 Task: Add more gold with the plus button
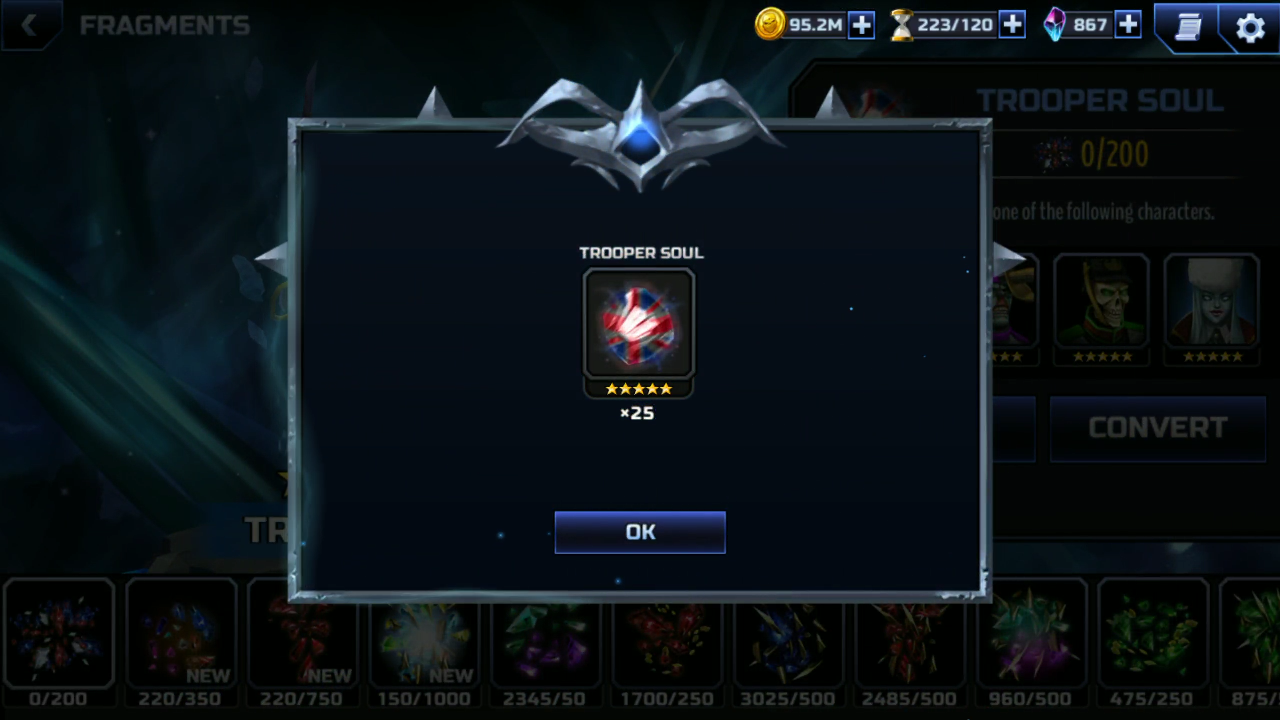(x=861, y=25)
